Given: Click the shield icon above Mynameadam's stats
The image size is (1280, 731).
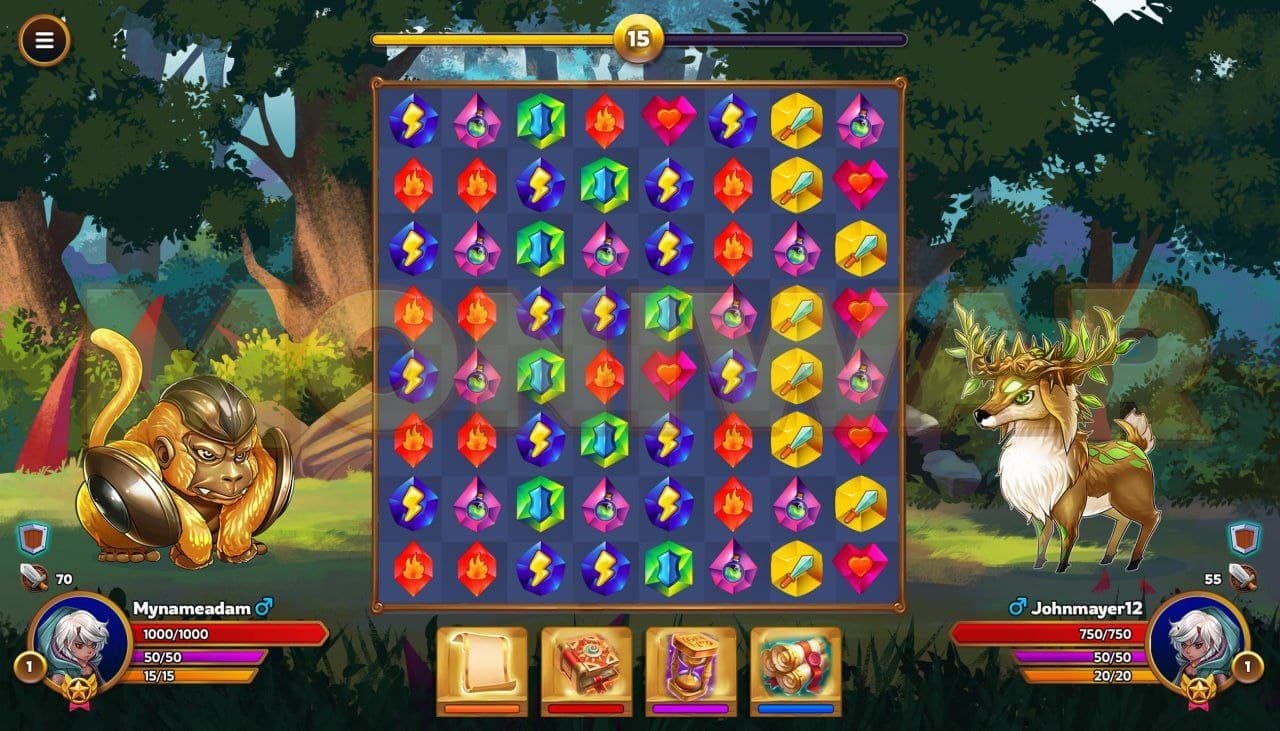Looking at the screenshot, I should 35,539.
